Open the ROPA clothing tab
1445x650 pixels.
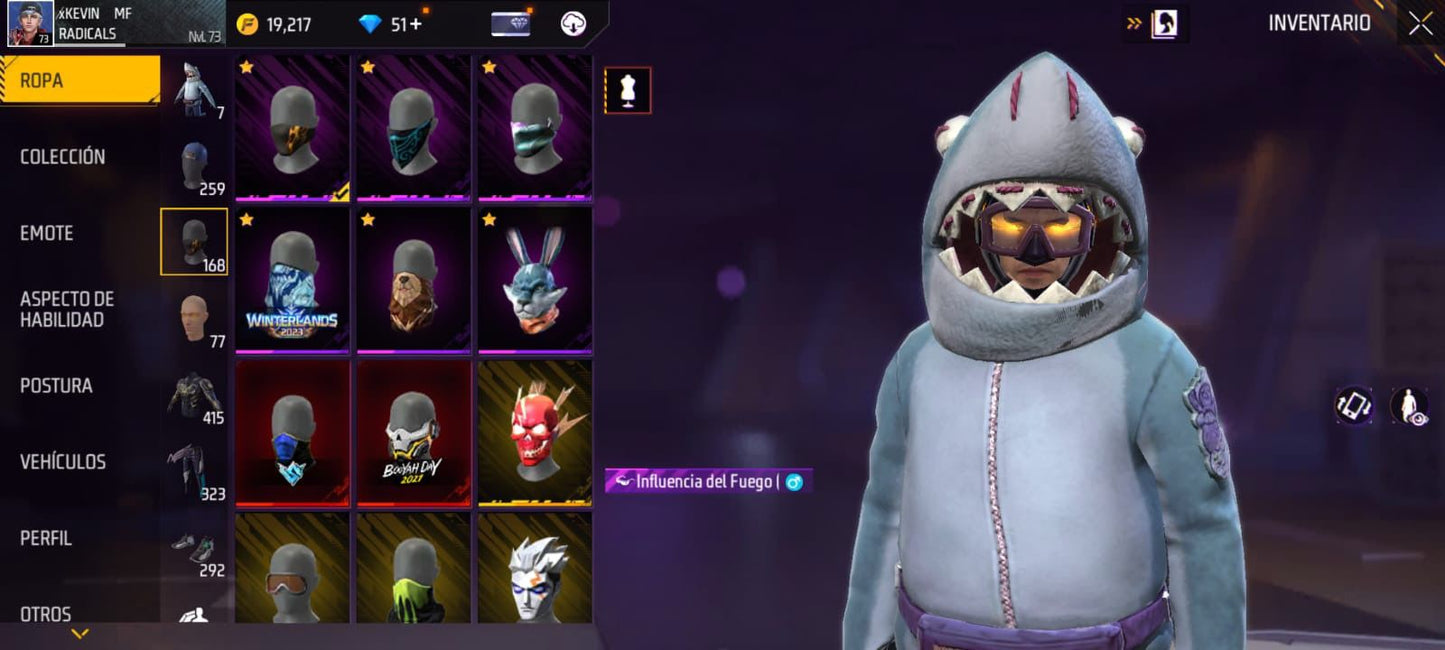coord(78,80)
